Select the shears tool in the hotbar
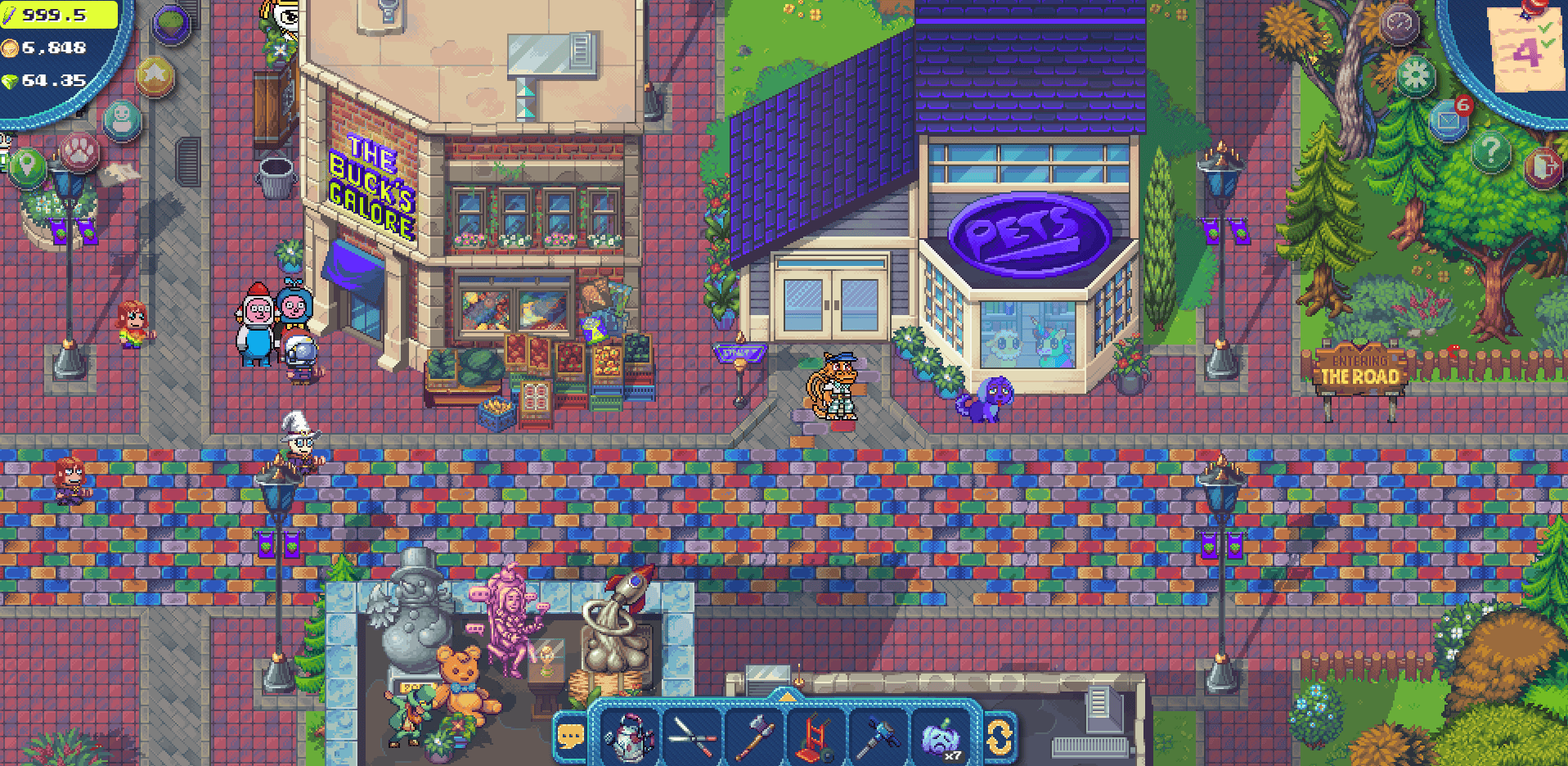 click(x=692, y=735)
